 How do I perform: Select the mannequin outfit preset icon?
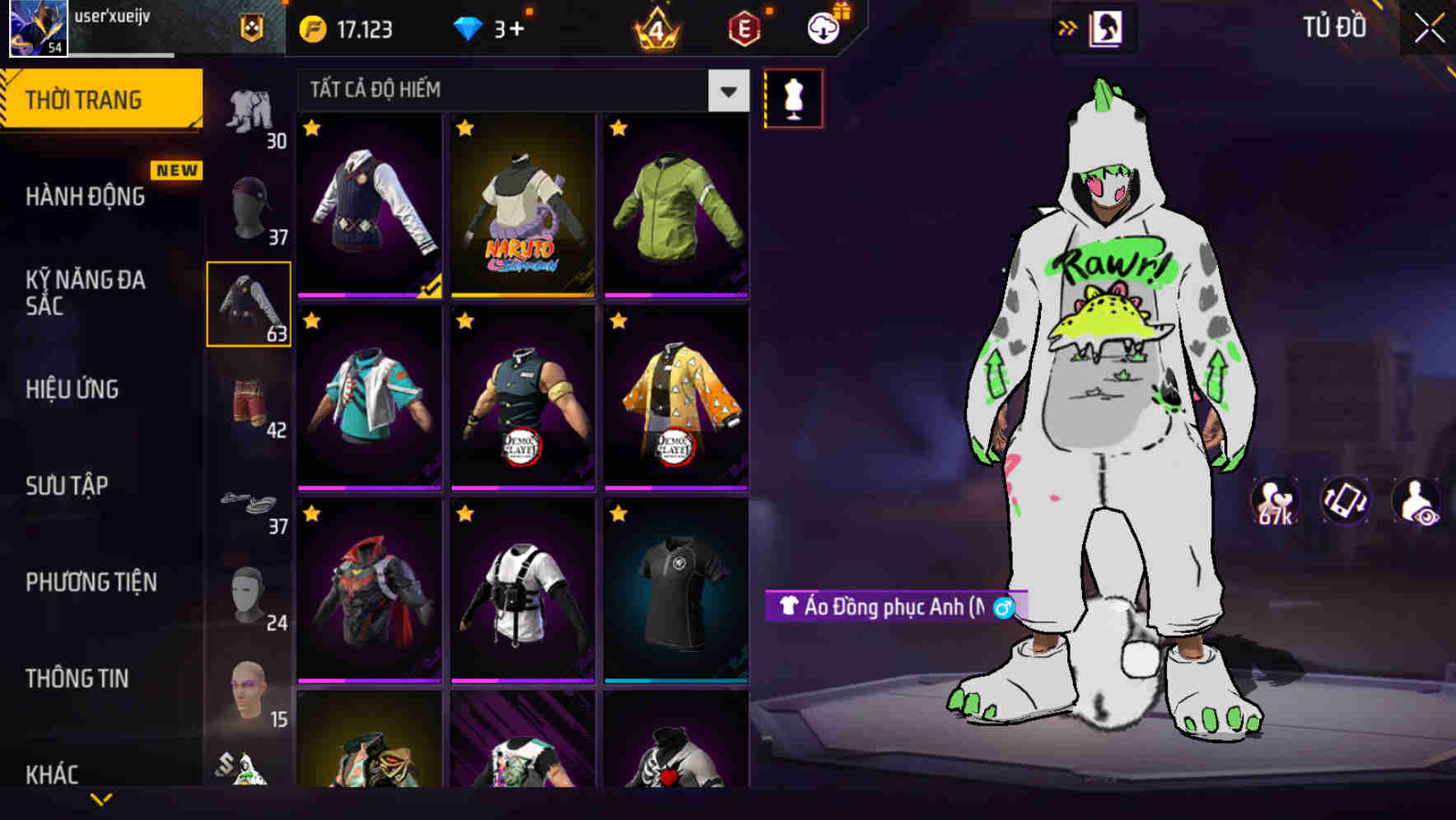[x=794, y=97]
